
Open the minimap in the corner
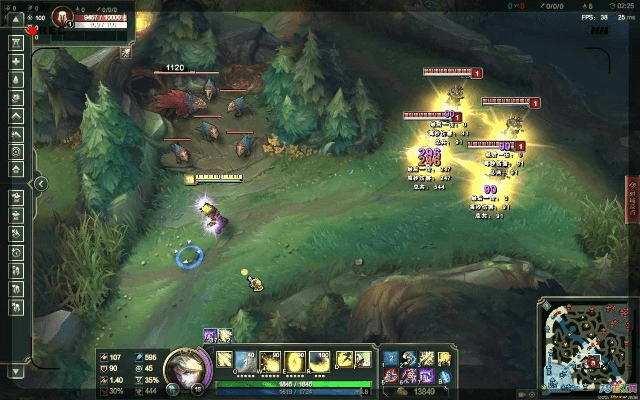(x=587, y=345)
